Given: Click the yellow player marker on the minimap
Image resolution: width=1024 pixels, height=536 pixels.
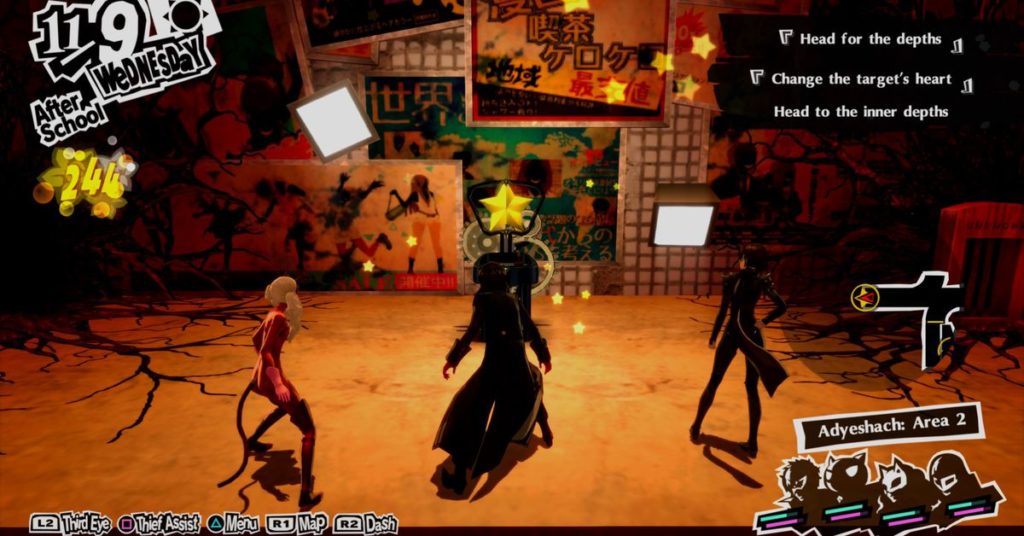Looking at the screenshot, I should pyautogui.click(x=865, y=296).
